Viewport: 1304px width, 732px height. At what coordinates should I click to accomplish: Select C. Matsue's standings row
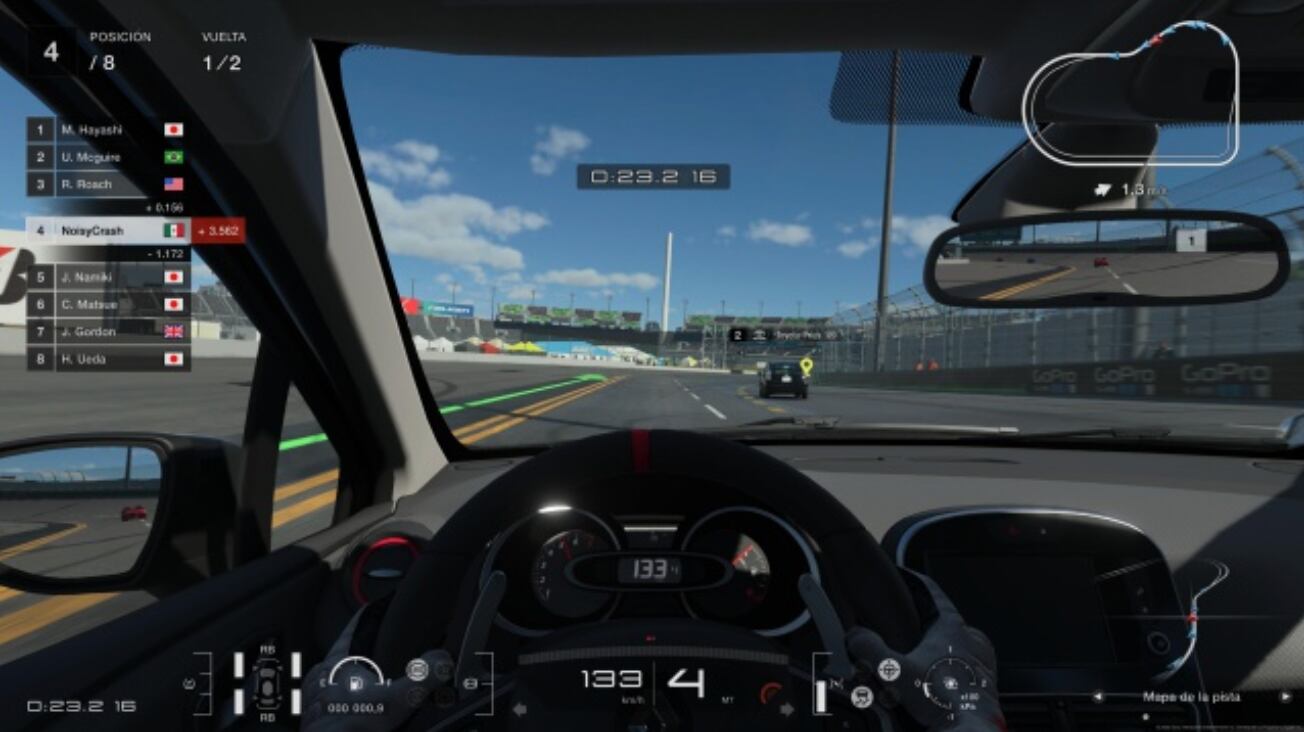click(x=108, y=304)
